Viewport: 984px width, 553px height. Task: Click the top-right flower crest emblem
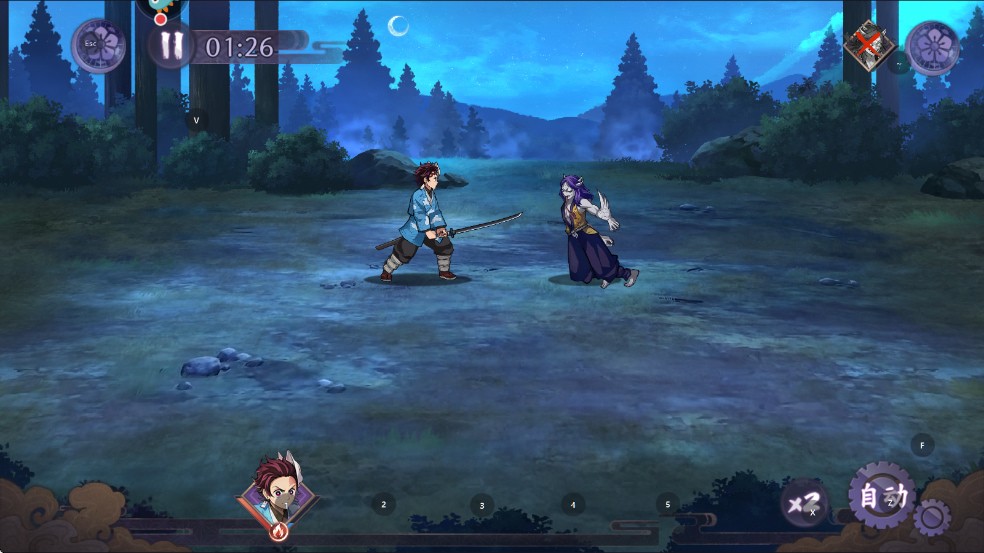coord(932,47)
